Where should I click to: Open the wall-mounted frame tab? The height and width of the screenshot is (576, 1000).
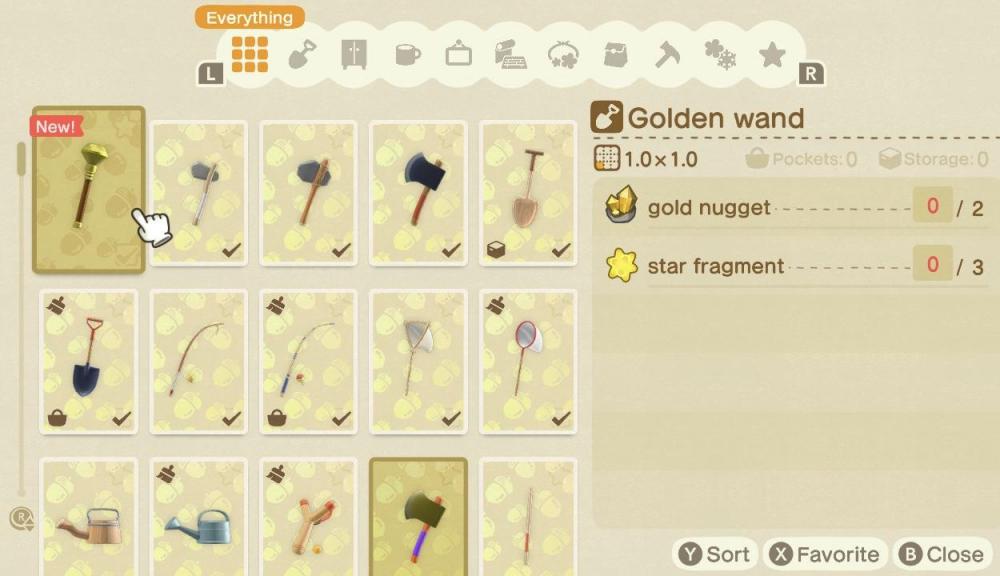[x=459, y=55]
